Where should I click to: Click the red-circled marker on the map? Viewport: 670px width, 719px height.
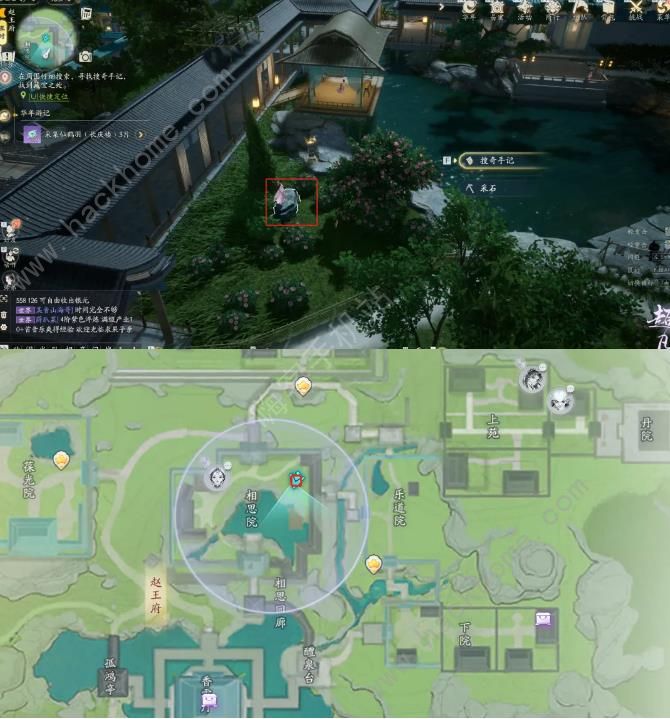297,480
